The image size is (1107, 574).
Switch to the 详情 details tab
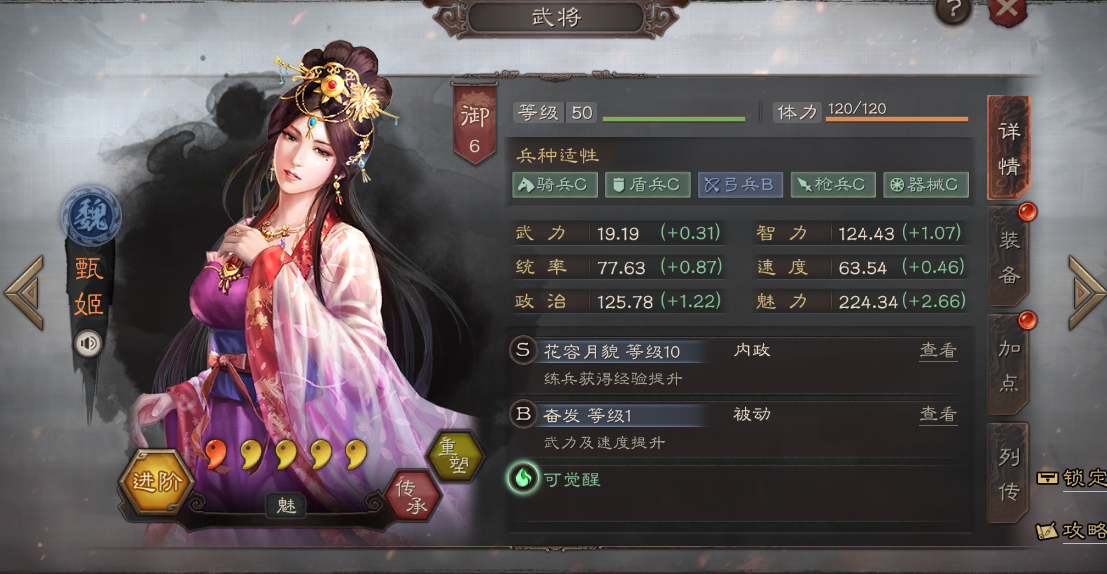[x=1008, y=148]
